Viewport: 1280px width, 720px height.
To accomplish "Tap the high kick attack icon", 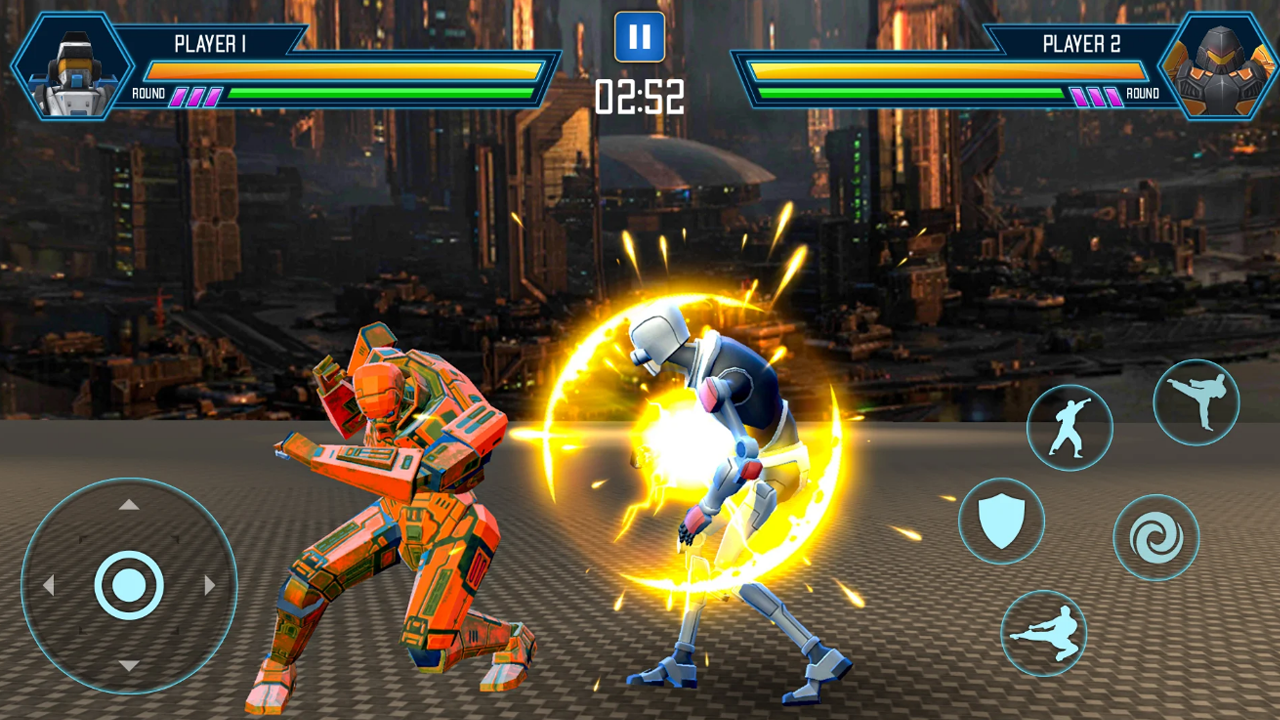I will click(x=1197, y=400).
